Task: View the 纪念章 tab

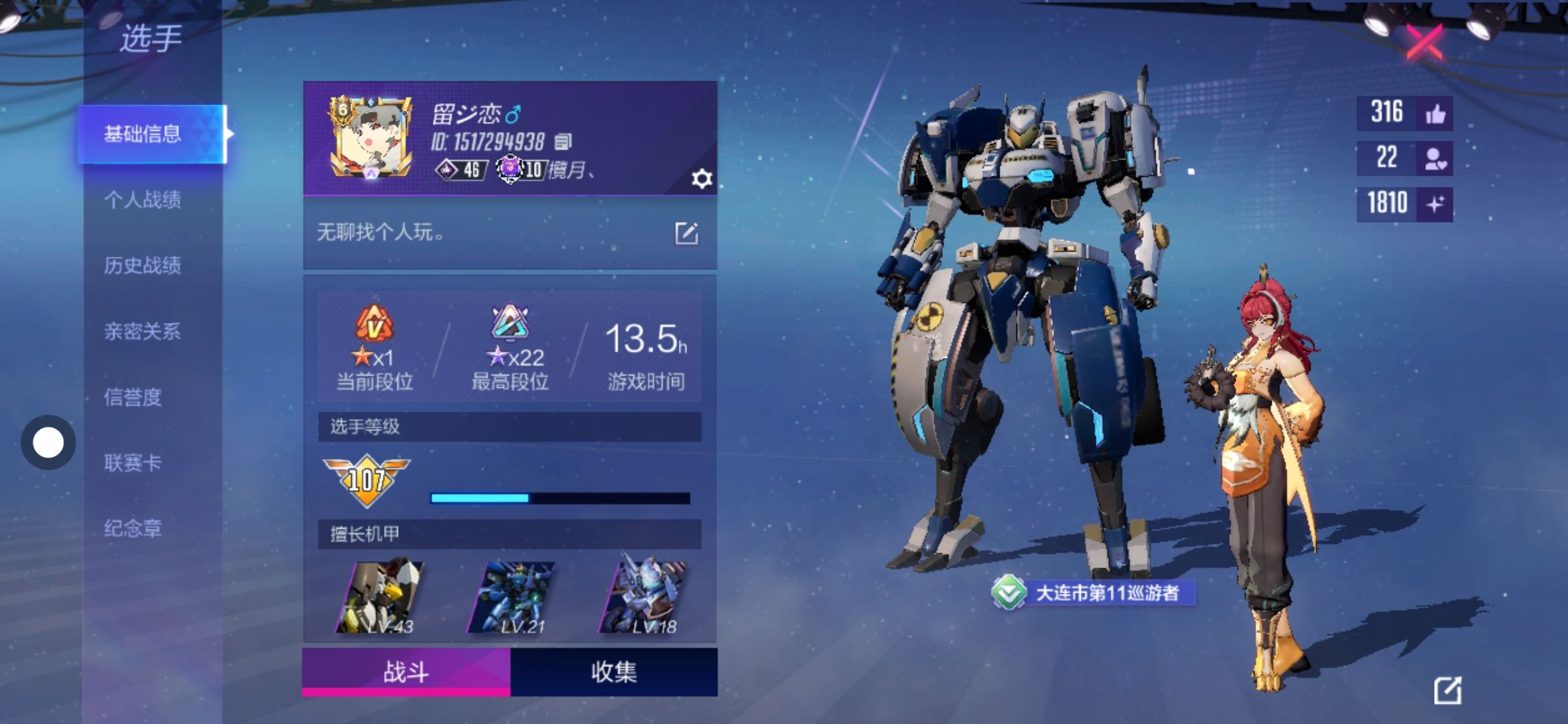Action: click(133, 528)
